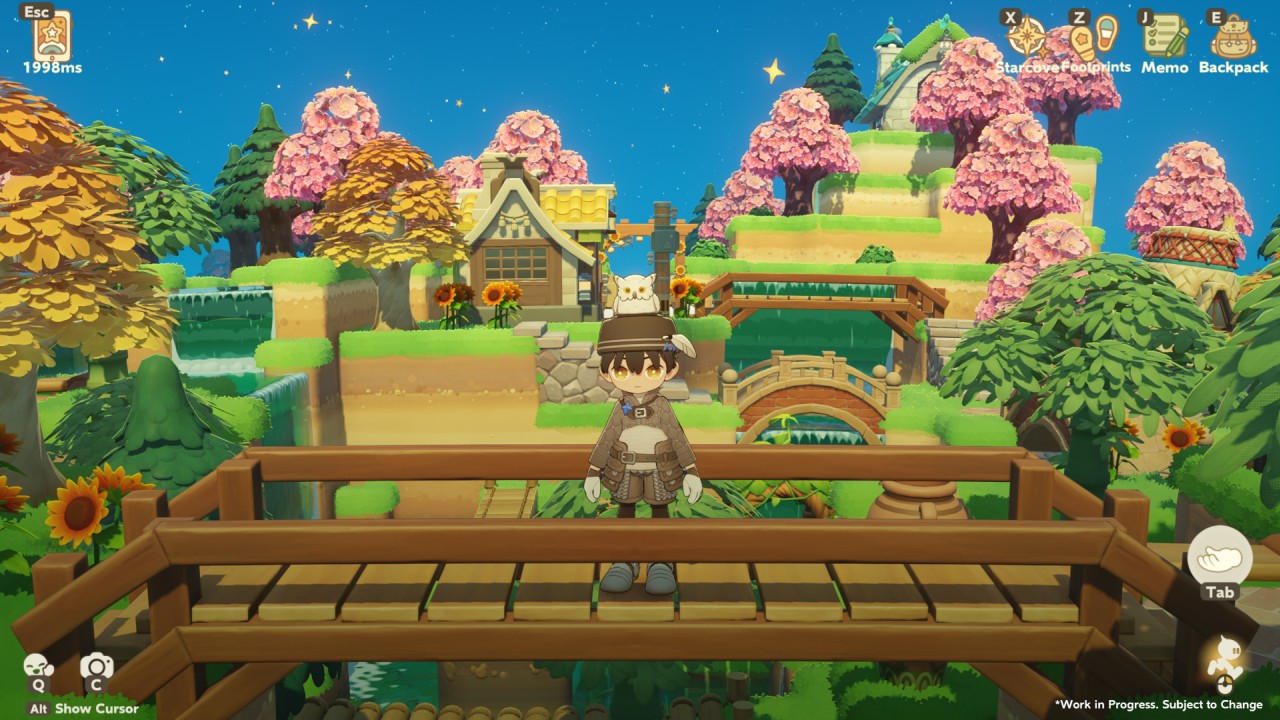
Task: Open the Backpack inventory
Action: coord(1233,38)
